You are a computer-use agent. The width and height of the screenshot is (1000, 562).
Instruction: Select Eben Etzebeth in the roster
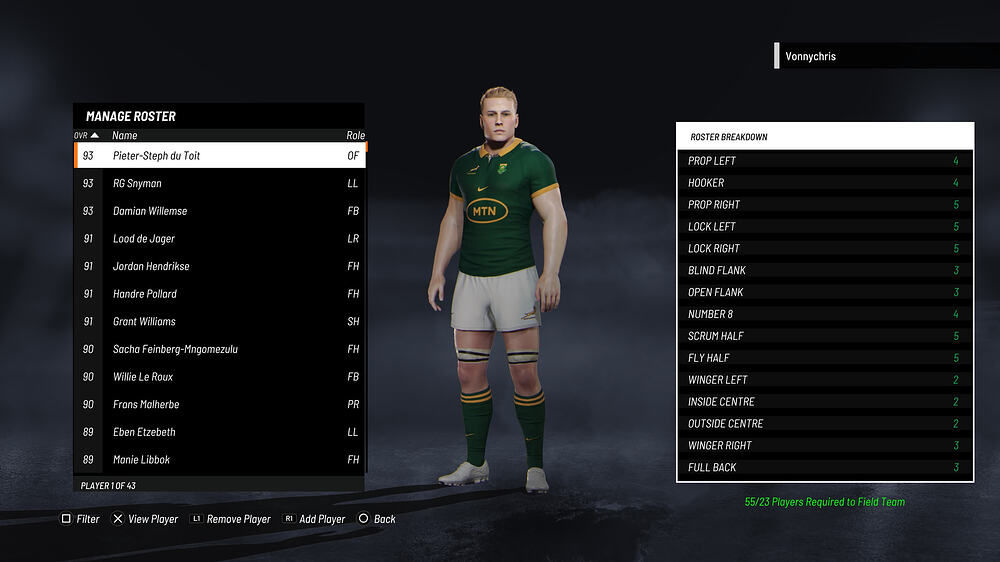tap(220, 432)
